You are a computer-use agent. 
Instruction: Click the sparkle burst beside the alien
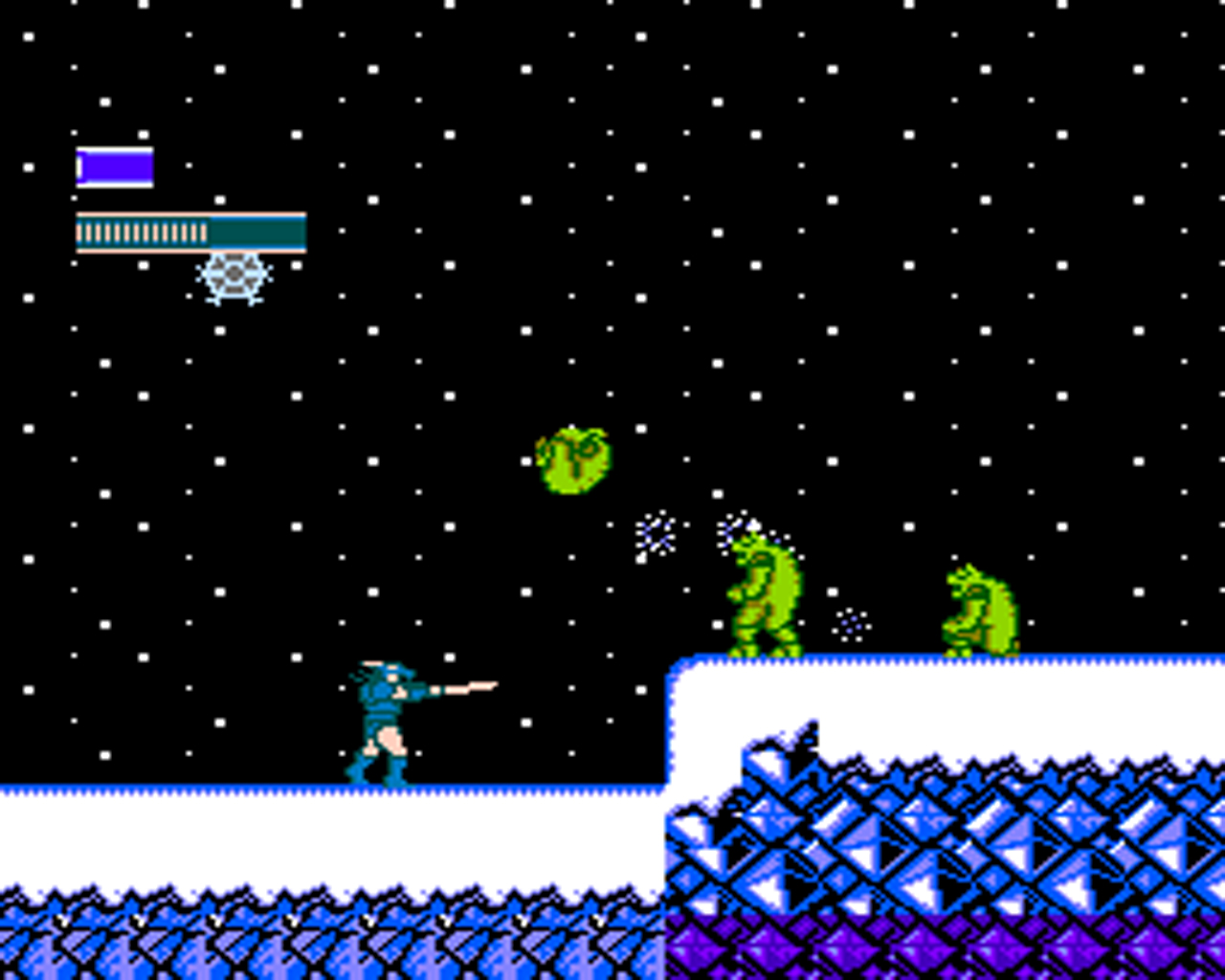click(x=655, y=533)
